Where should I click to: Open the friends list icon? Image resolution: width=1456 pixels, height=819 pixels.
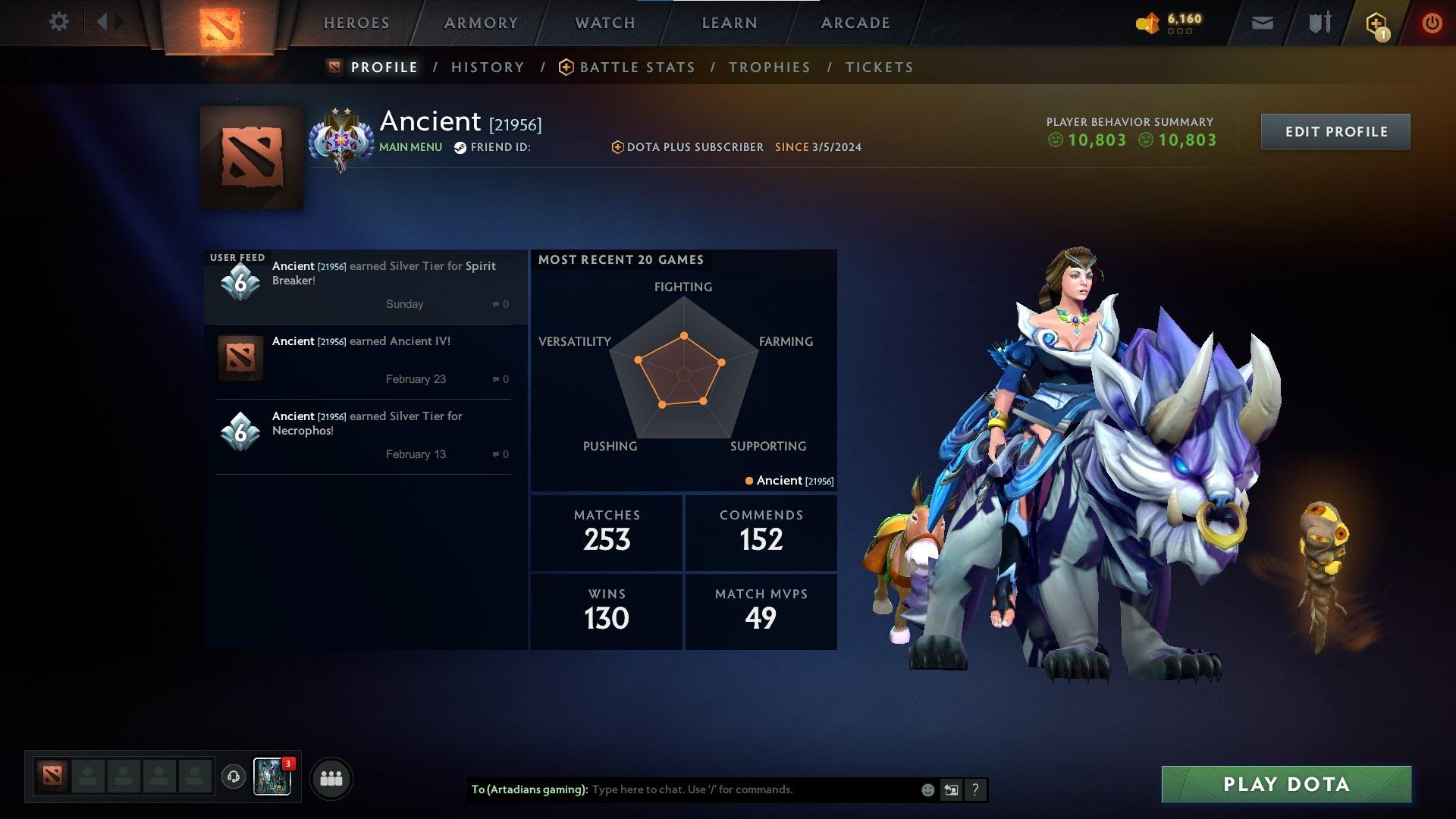[331, 777]
